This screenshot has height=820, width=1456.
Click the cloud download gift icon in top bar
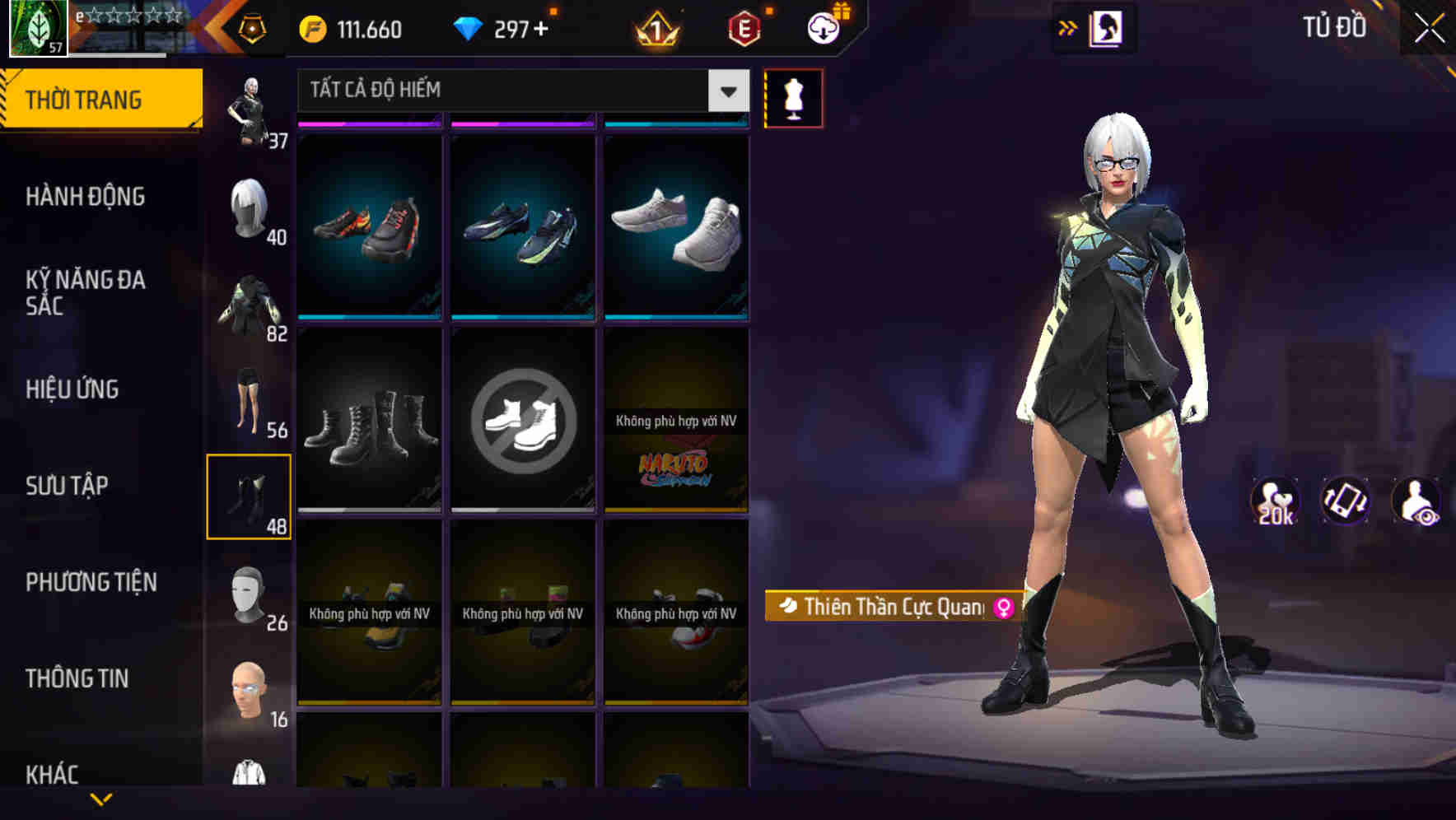pyautogui.click(x=822, y=27)
